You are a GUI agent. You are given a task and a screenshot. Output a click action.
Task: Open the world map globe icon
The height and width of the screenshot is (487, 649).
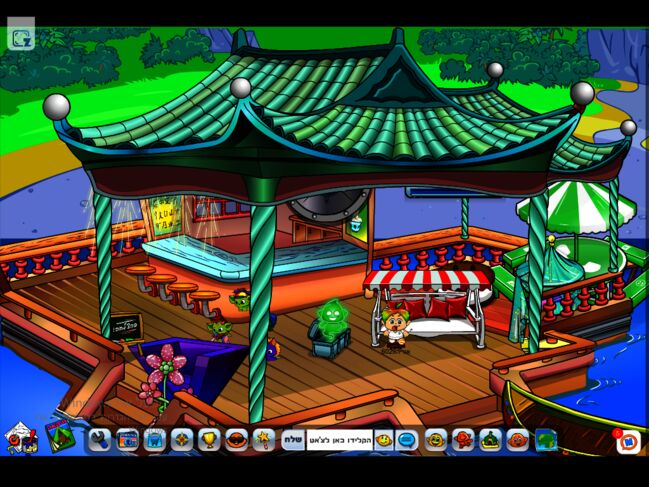click(x=545, y=439)
